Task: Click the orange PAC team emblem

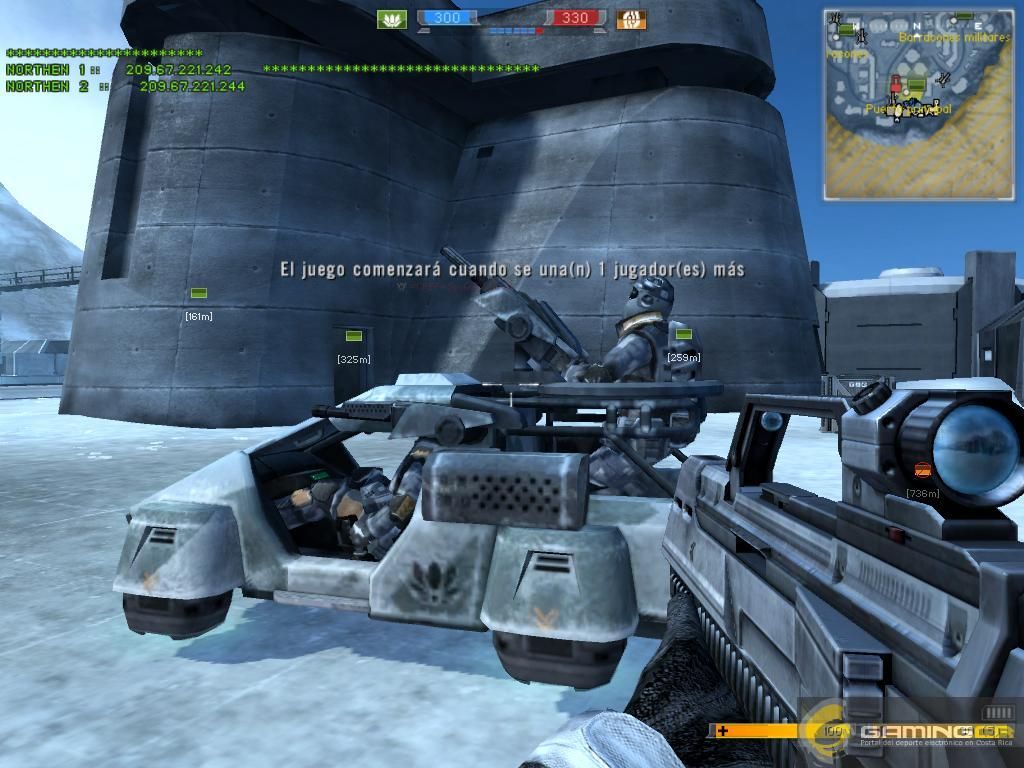Action: point(631,19)
